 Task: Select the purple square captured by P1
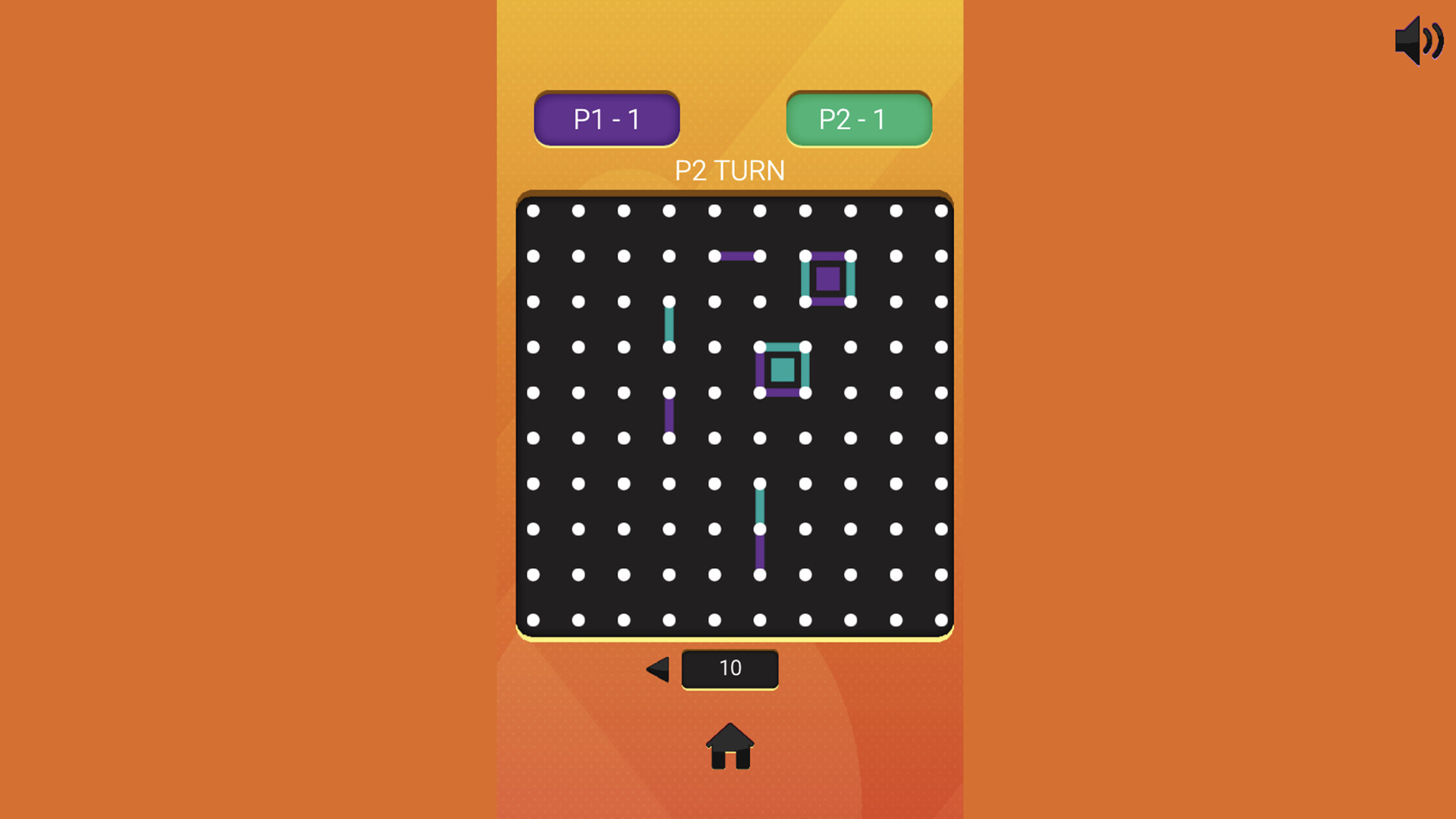click(x=828, y=281)
